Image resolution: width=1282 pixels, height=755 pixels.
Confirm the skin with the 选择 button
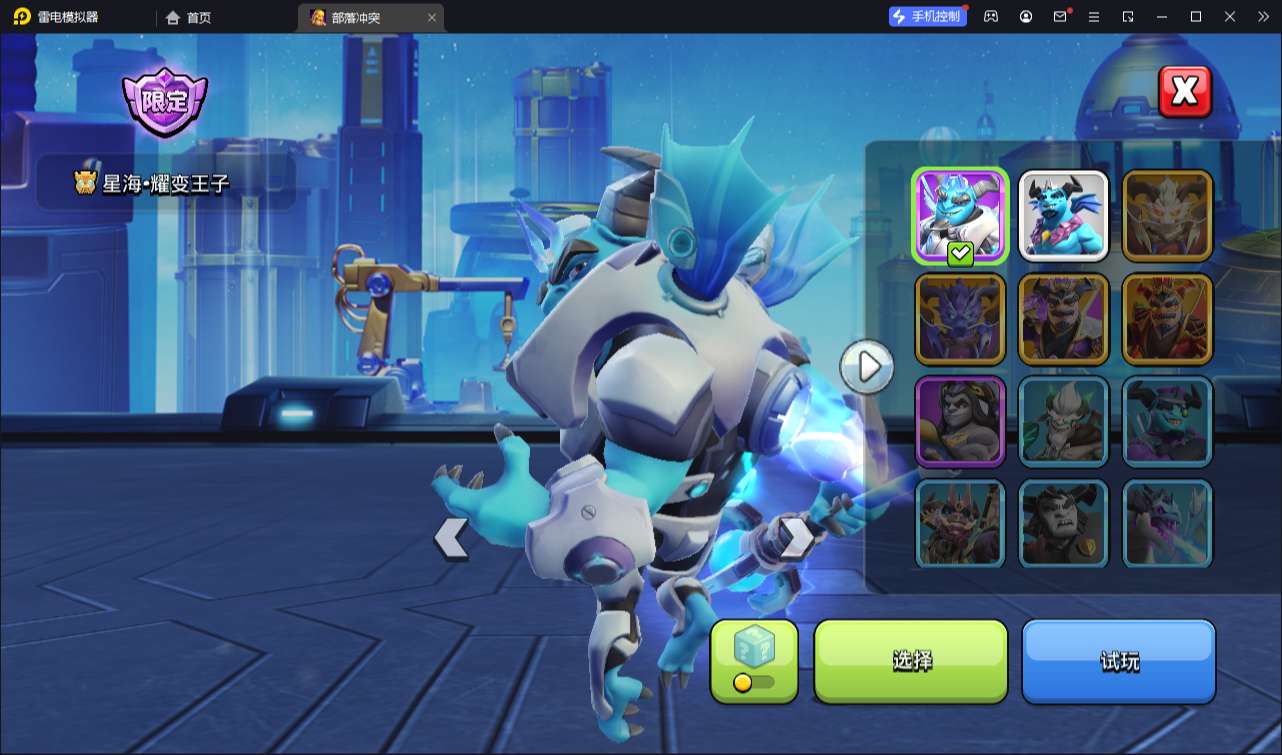tap(911, 661)
